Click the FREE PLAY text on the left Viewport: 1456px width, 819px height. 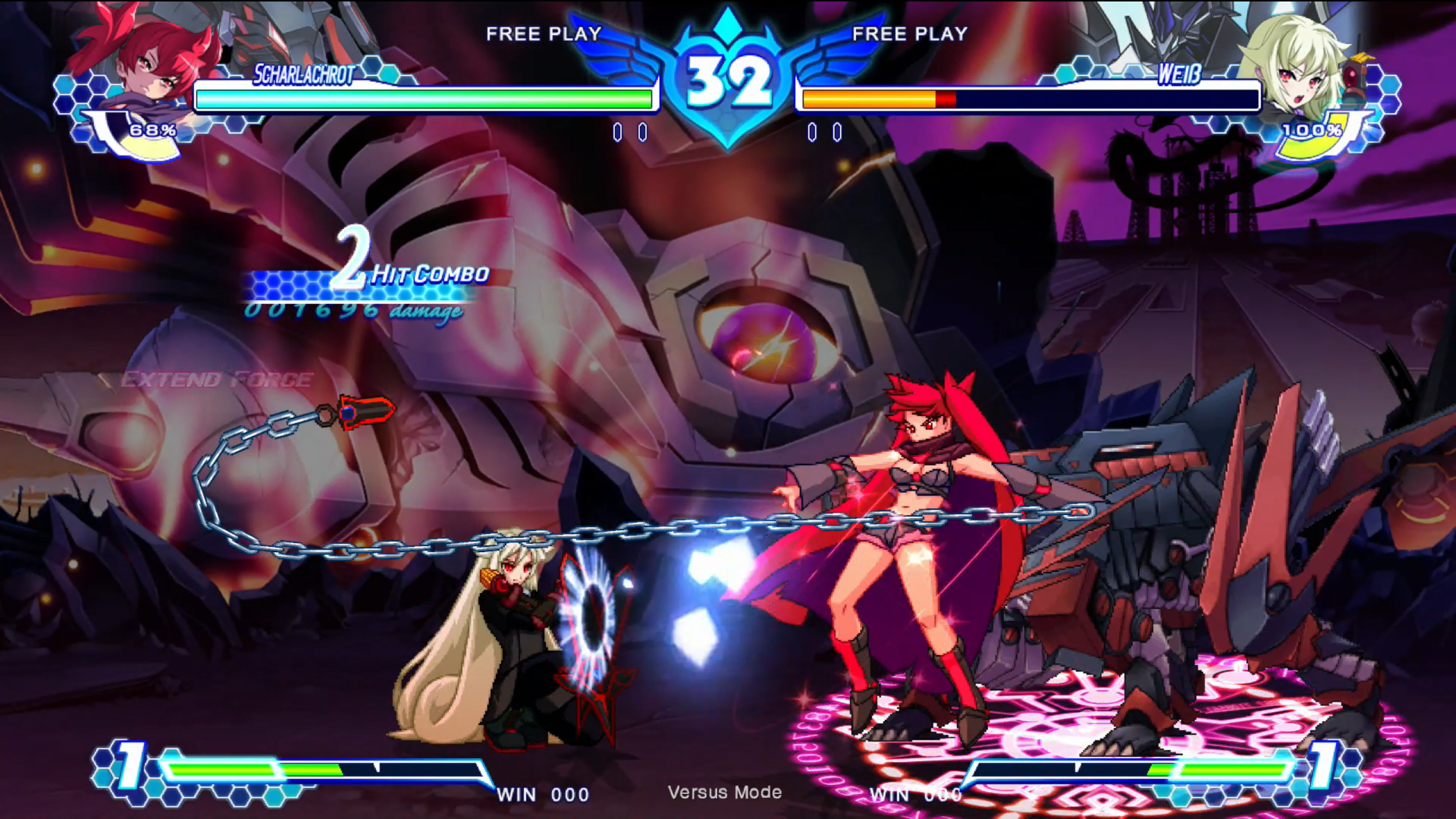[x=542, y=33]
